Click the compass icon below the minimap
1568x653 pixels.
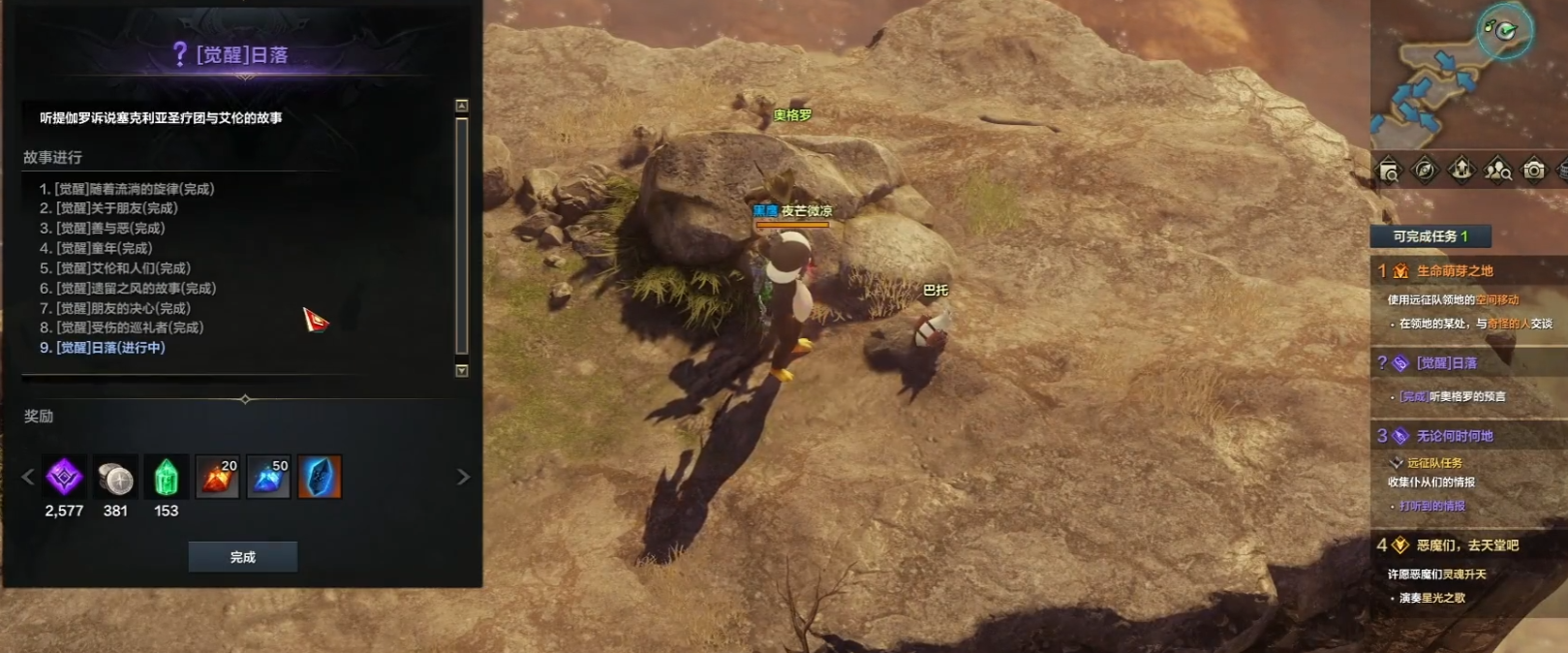click(x=1425, y=171)
